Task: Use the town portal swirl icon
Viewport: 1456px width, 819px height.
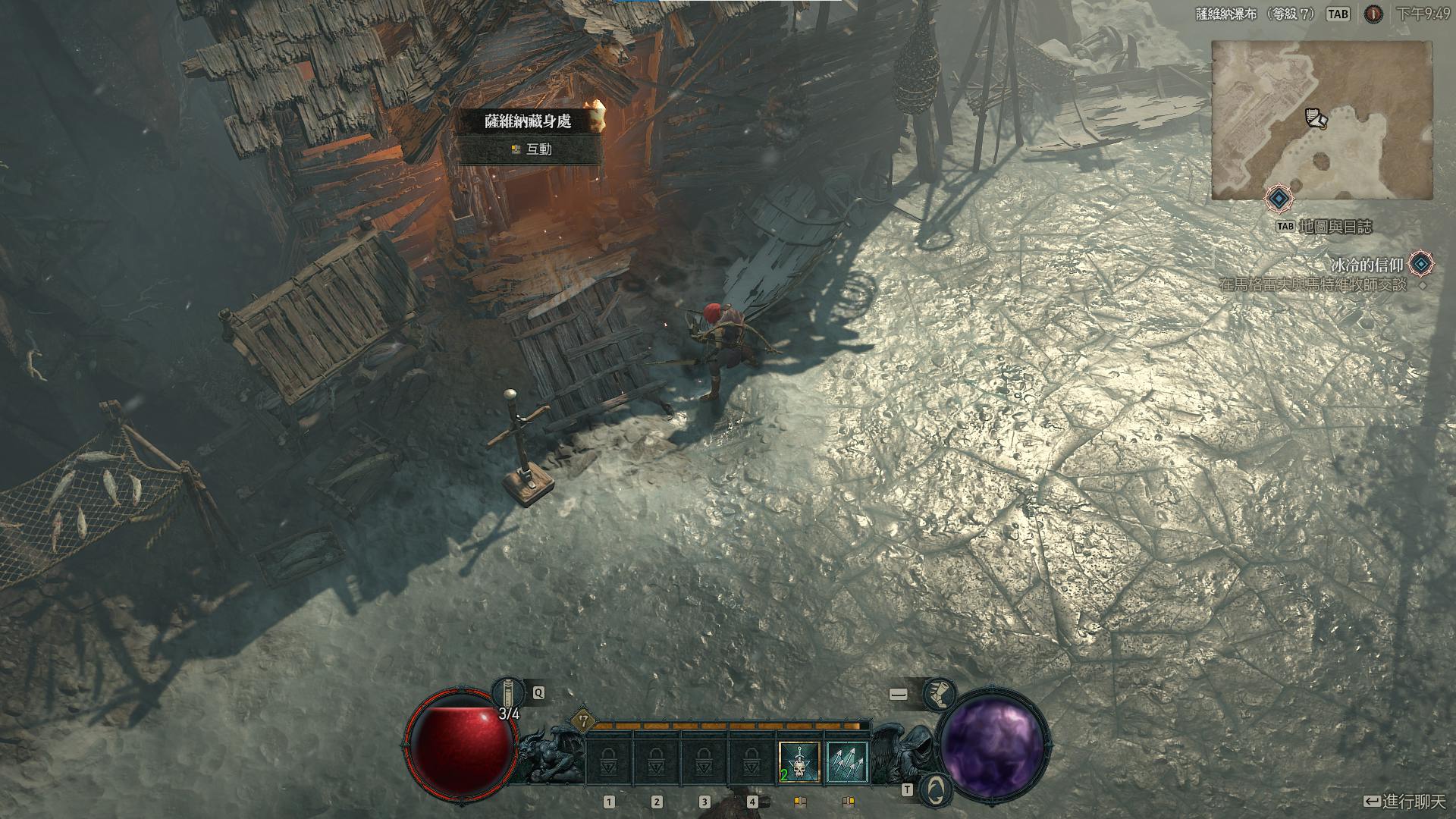Action: point(939,789)
